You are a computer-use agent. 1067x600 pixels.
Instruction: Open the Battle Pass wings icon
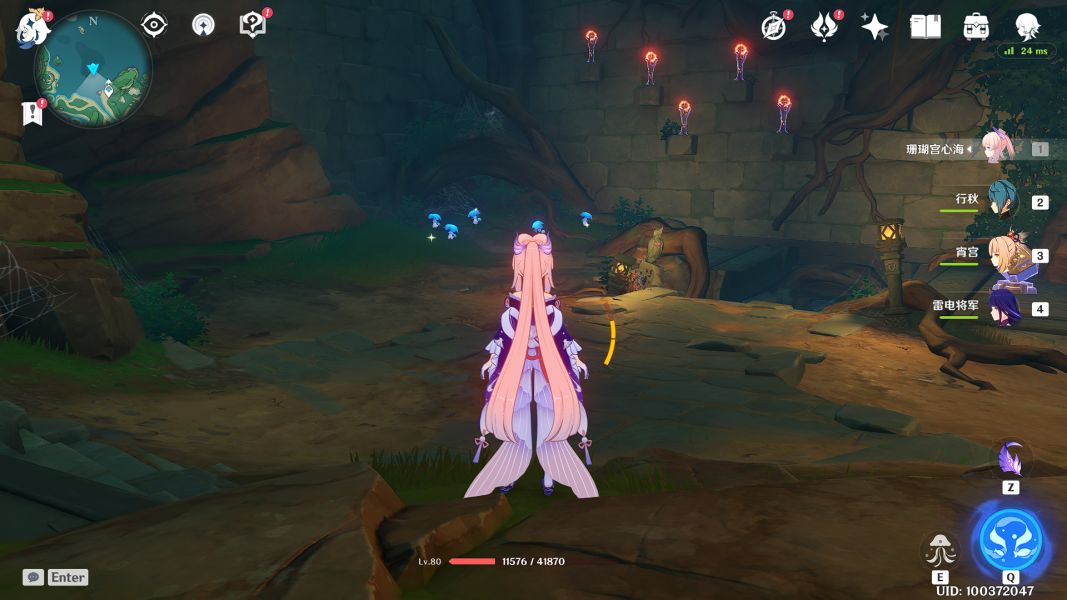[x=824, y=27]
